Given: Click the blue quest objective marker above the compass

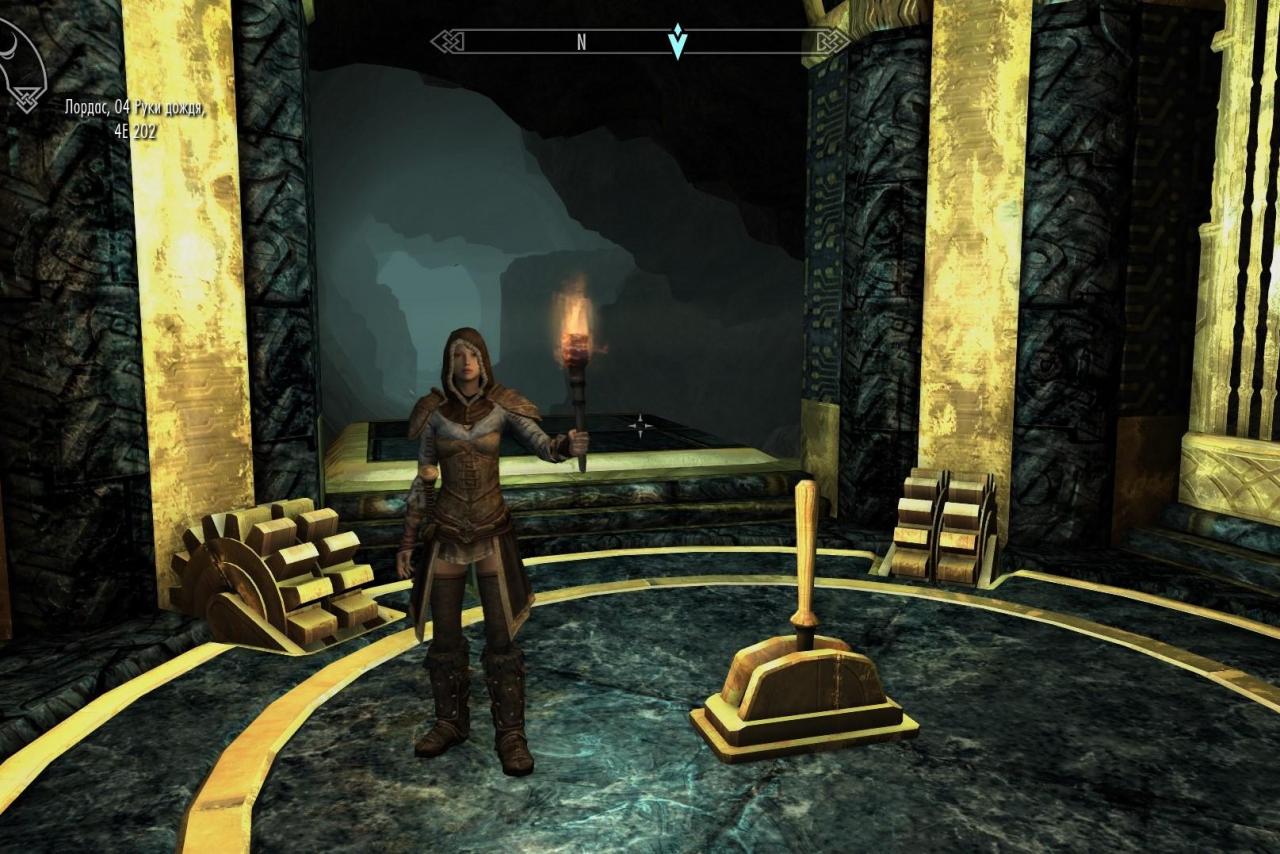Looking at the screenshot, I should coord(678,40).
